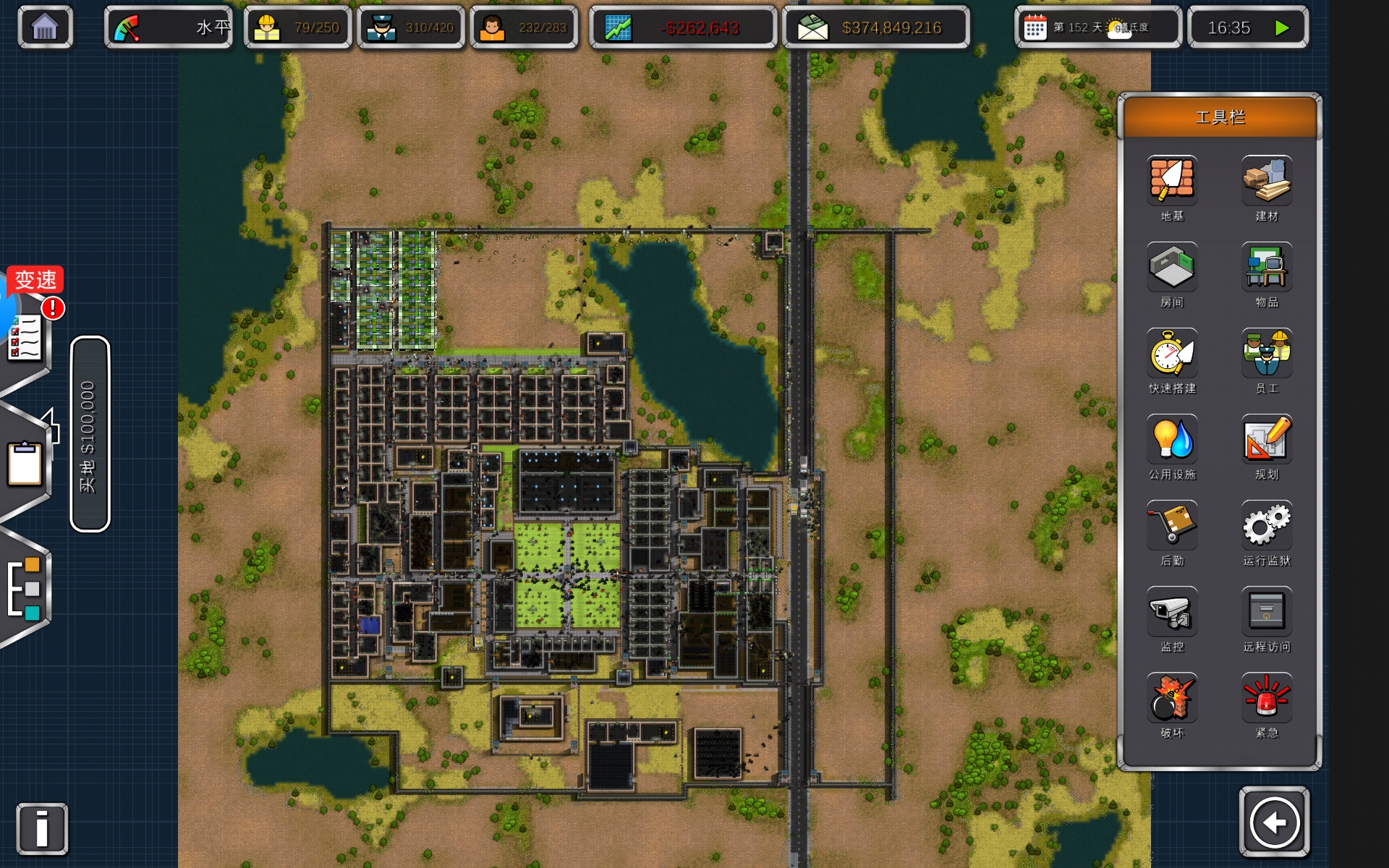Select the 破坏 demolish tool
The width and height of the screenshot is (1389, 868).
[1172, 697]
